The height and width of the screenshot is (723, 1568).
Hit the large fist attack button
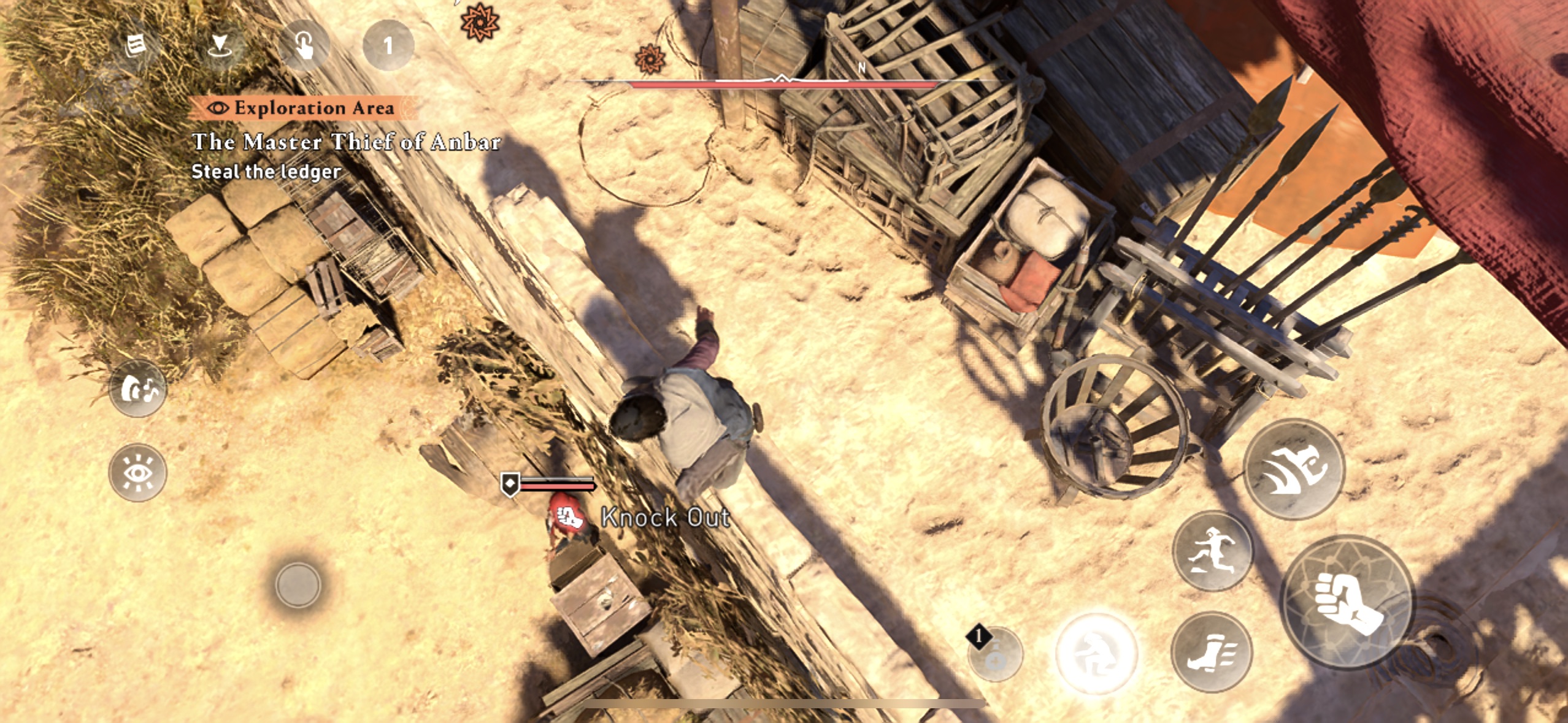coord(1348,602)
